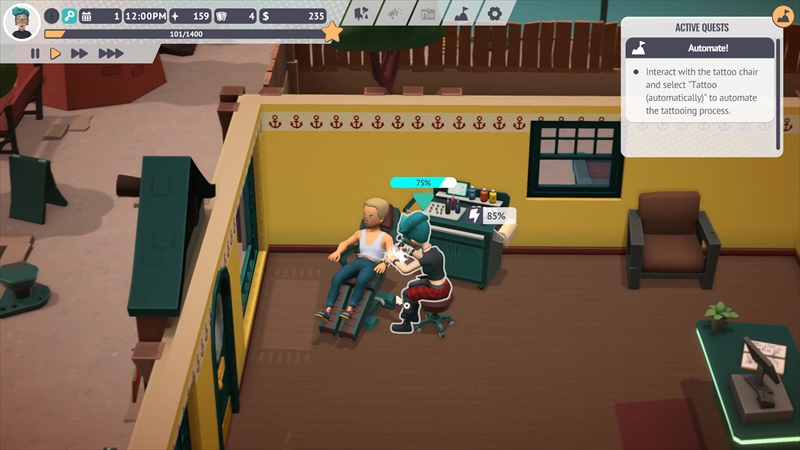Click the key icon in top bar

click(x=69, y=16)
